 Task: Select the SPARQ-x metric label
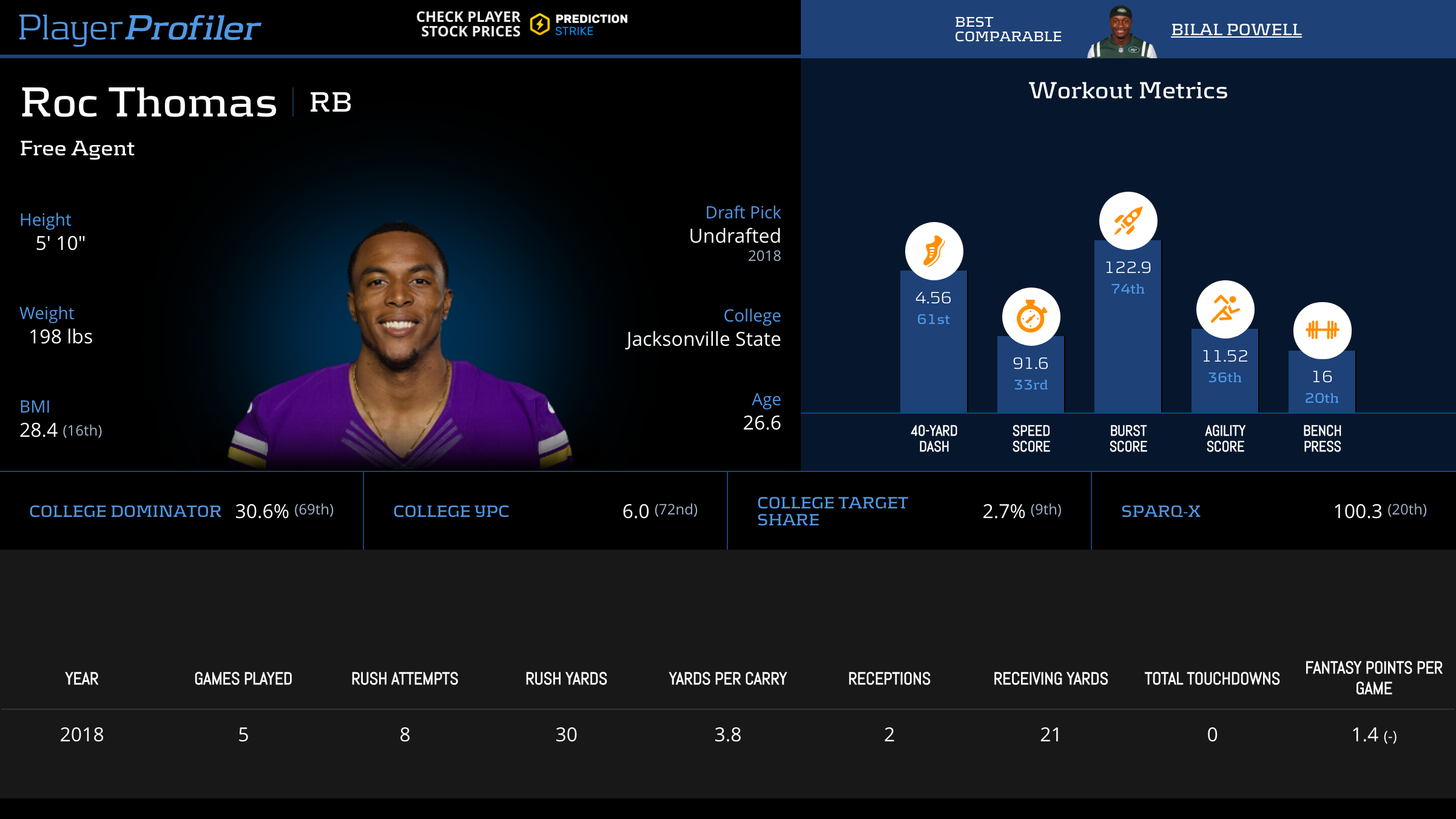coord(1160,511)
